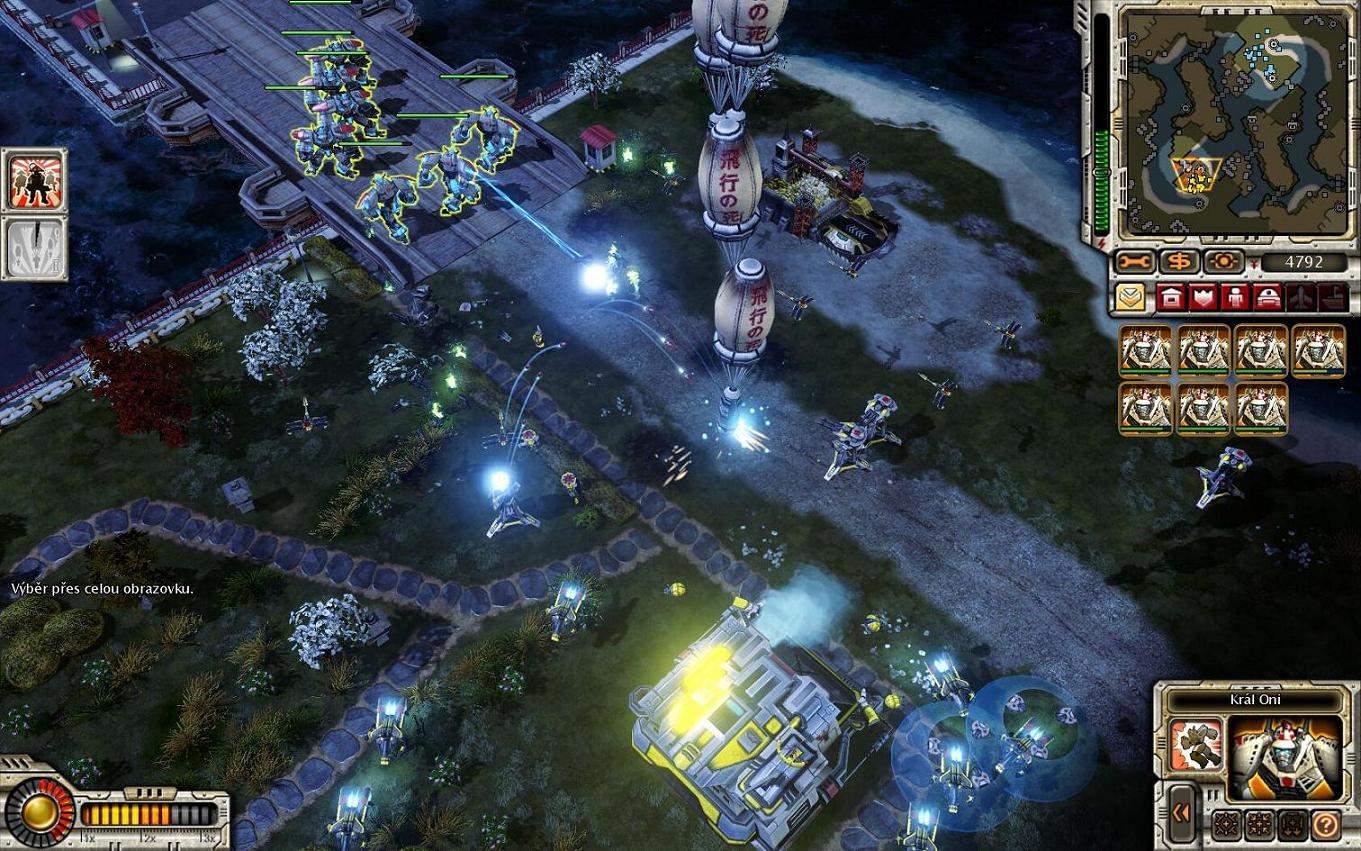Choose the inward-arrows stance button
1361x851 pixels.
click(1259, 824)
